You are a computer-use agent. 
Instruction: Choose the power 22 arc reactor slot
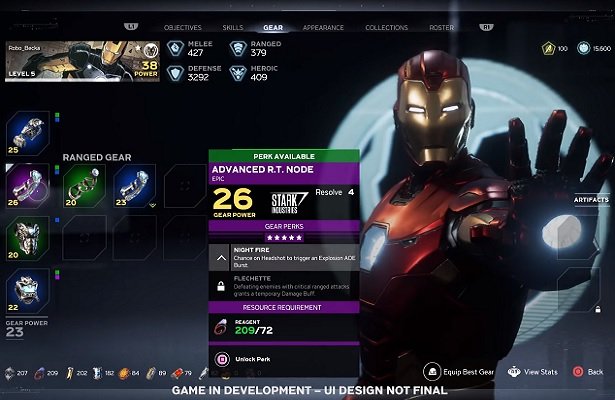27,290
